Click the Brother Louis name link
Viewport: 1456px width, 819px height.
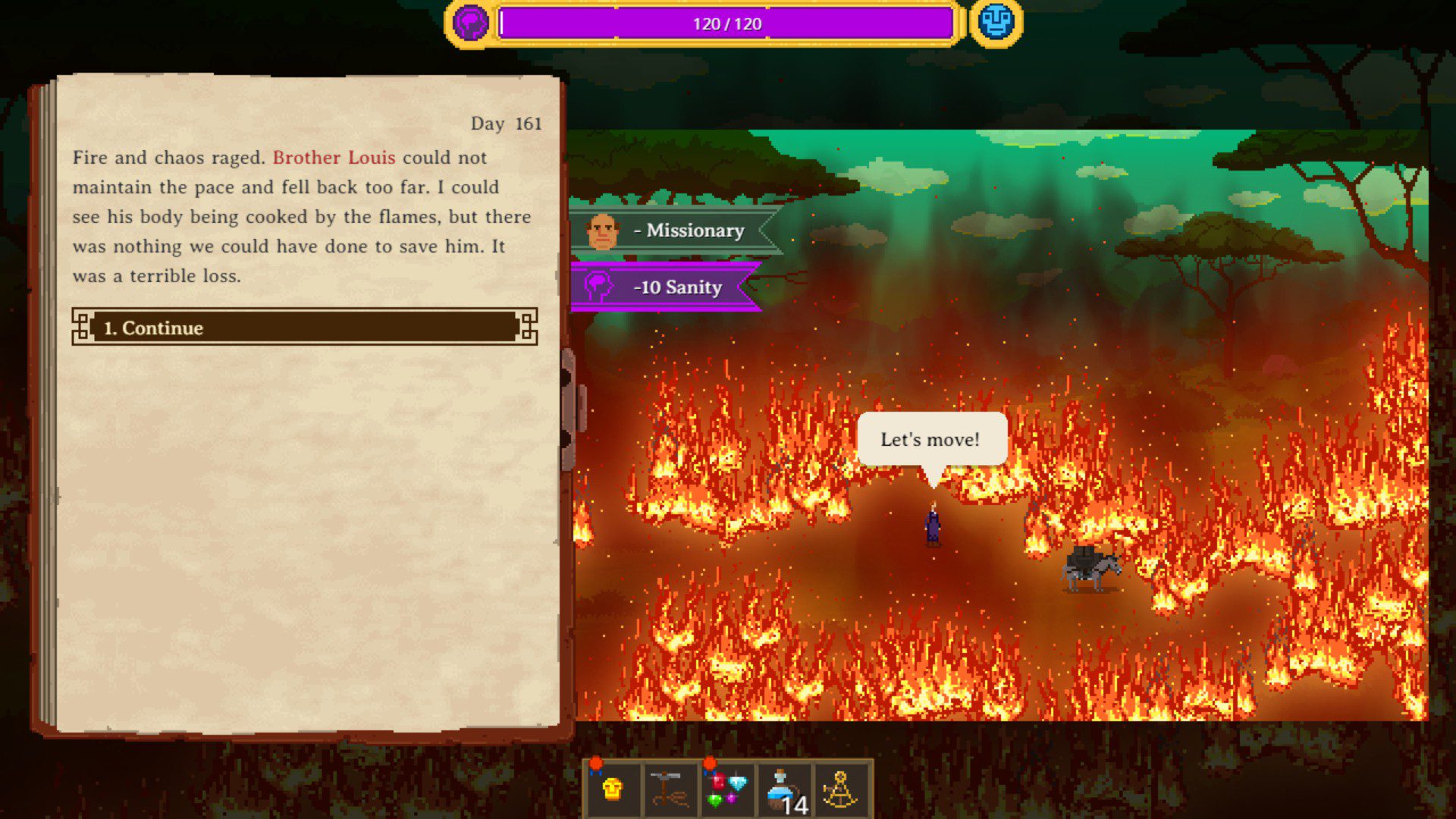[334, 158]
